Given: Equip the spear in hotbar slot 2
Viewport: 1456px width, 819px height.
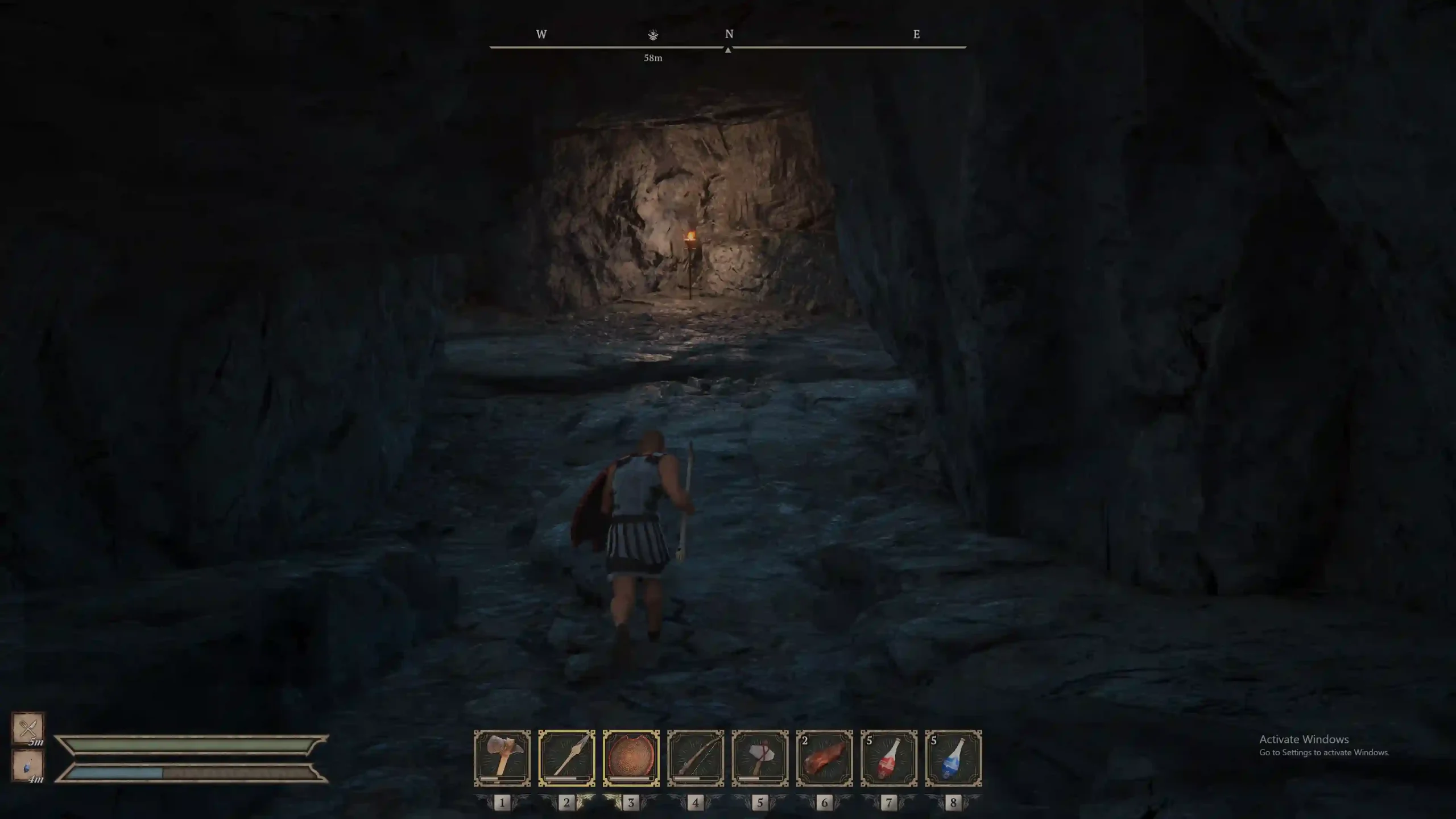Looking at the screenshot, I should pyautogui.click(x=566, y=758).
